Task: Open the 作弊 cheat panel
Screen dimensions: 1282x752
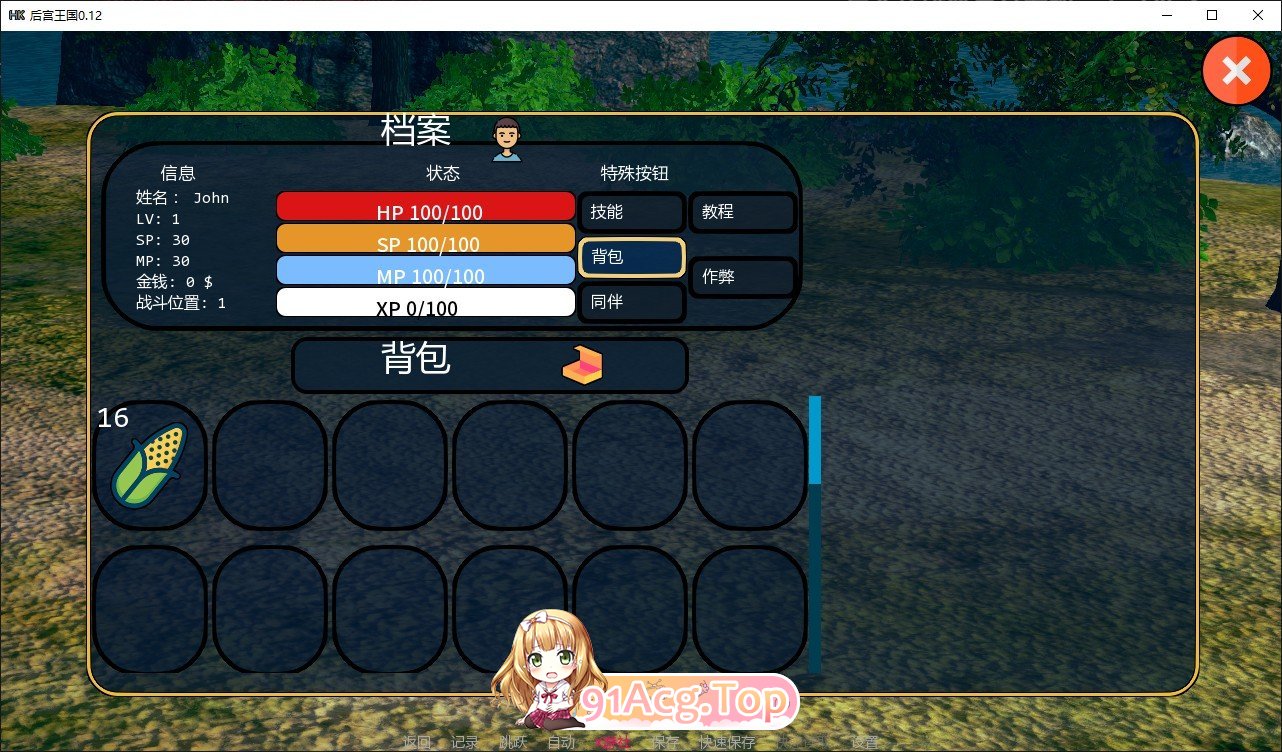Action: coord(742,277)
